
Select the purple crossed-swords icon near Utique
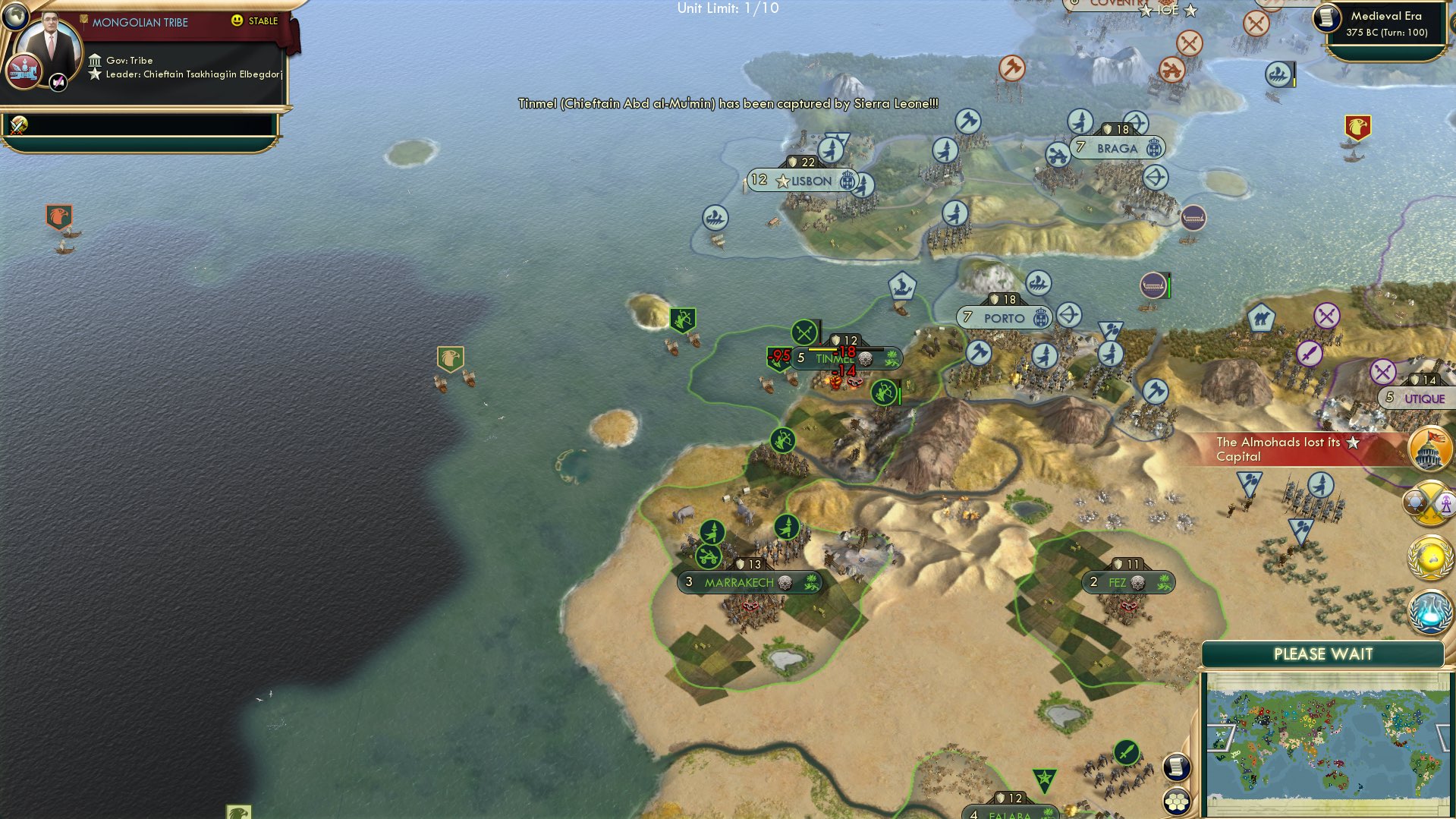pos(1384,371)
